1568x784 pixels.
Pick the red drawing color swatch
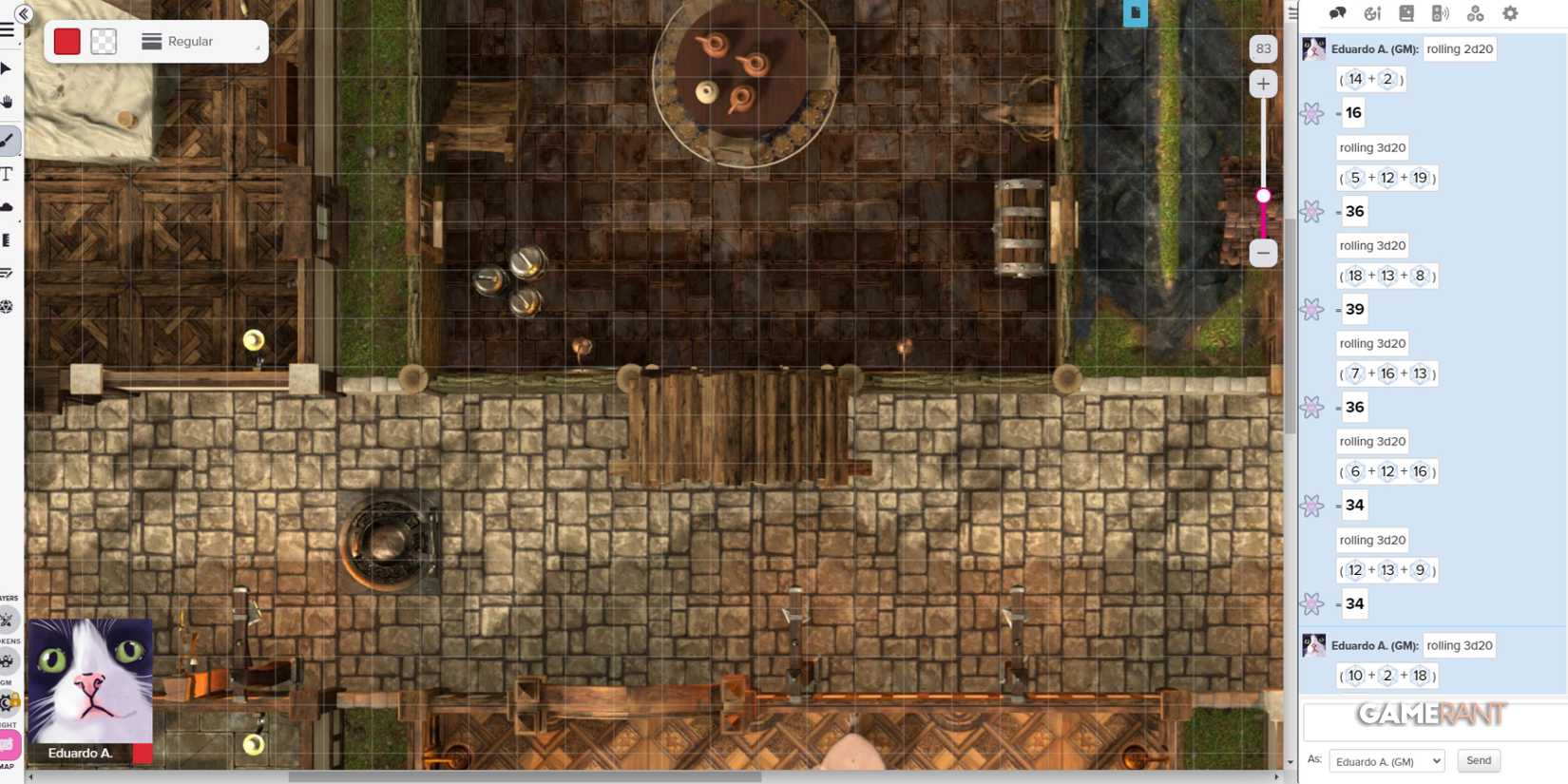coord(67,41)
